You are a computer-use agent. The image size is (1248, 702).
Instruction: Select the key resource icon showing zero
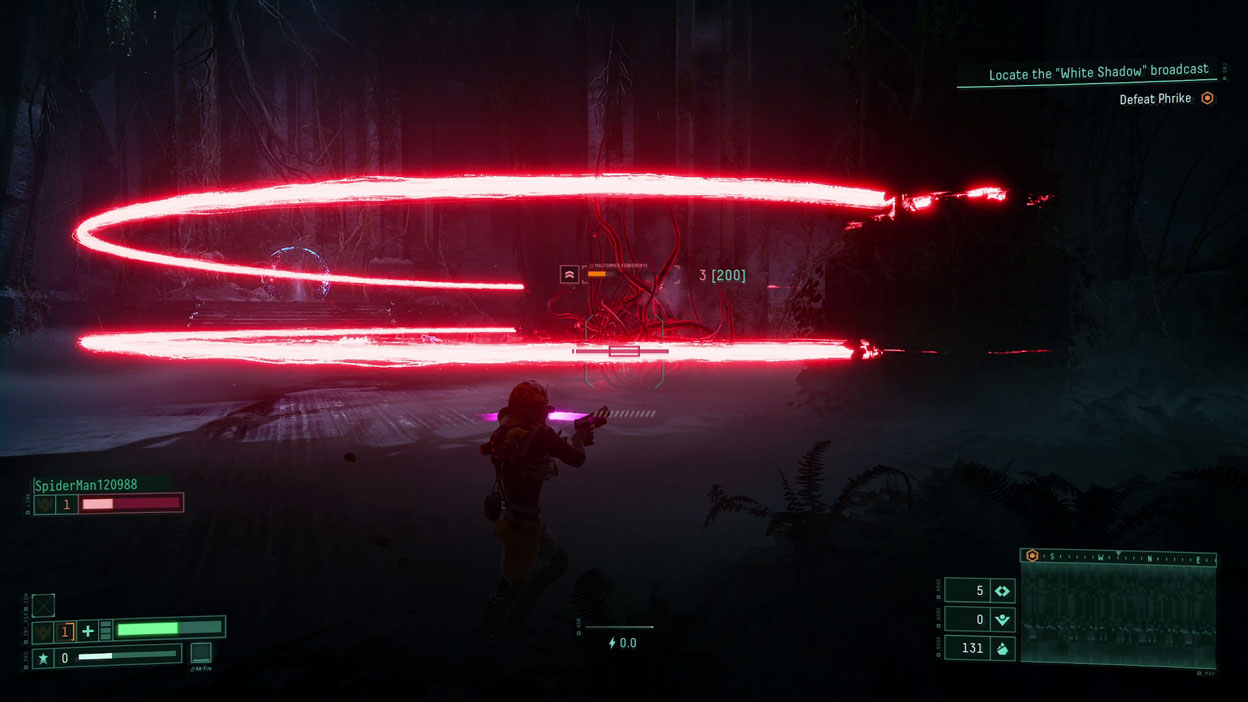tap(1002, 620)
